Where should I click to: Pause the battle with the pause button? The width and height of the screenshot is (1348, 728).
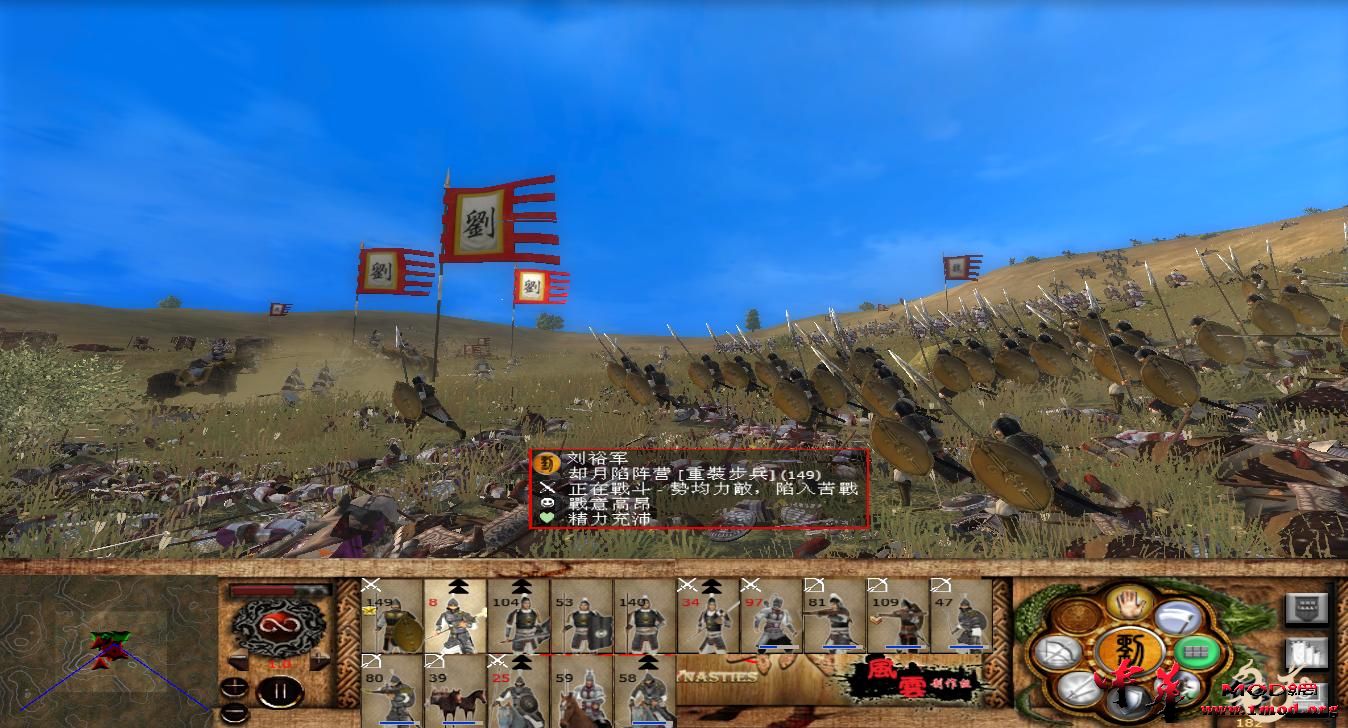(280, 691)
